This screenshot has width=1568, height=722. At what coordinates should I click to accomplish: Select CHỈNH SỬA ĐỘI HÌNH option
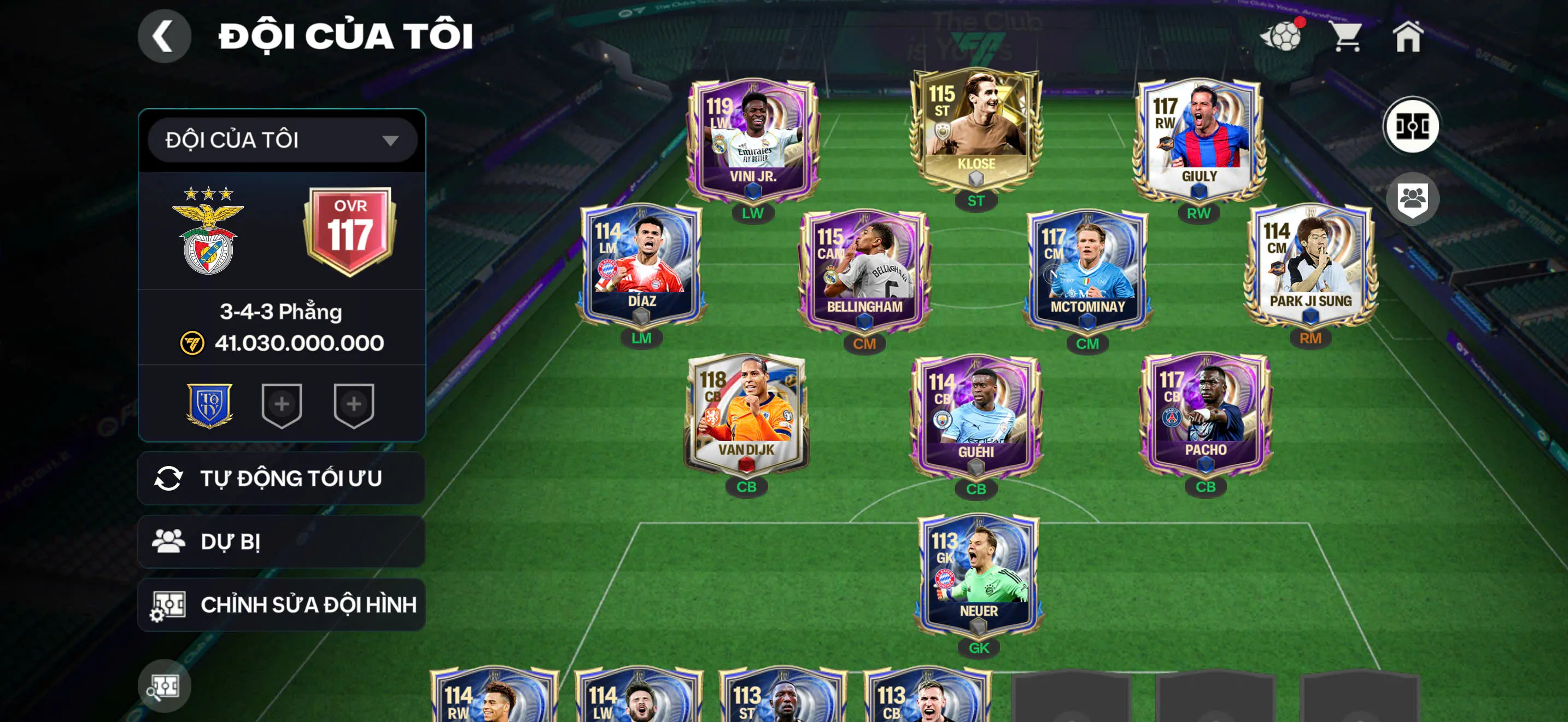[282, 605]
